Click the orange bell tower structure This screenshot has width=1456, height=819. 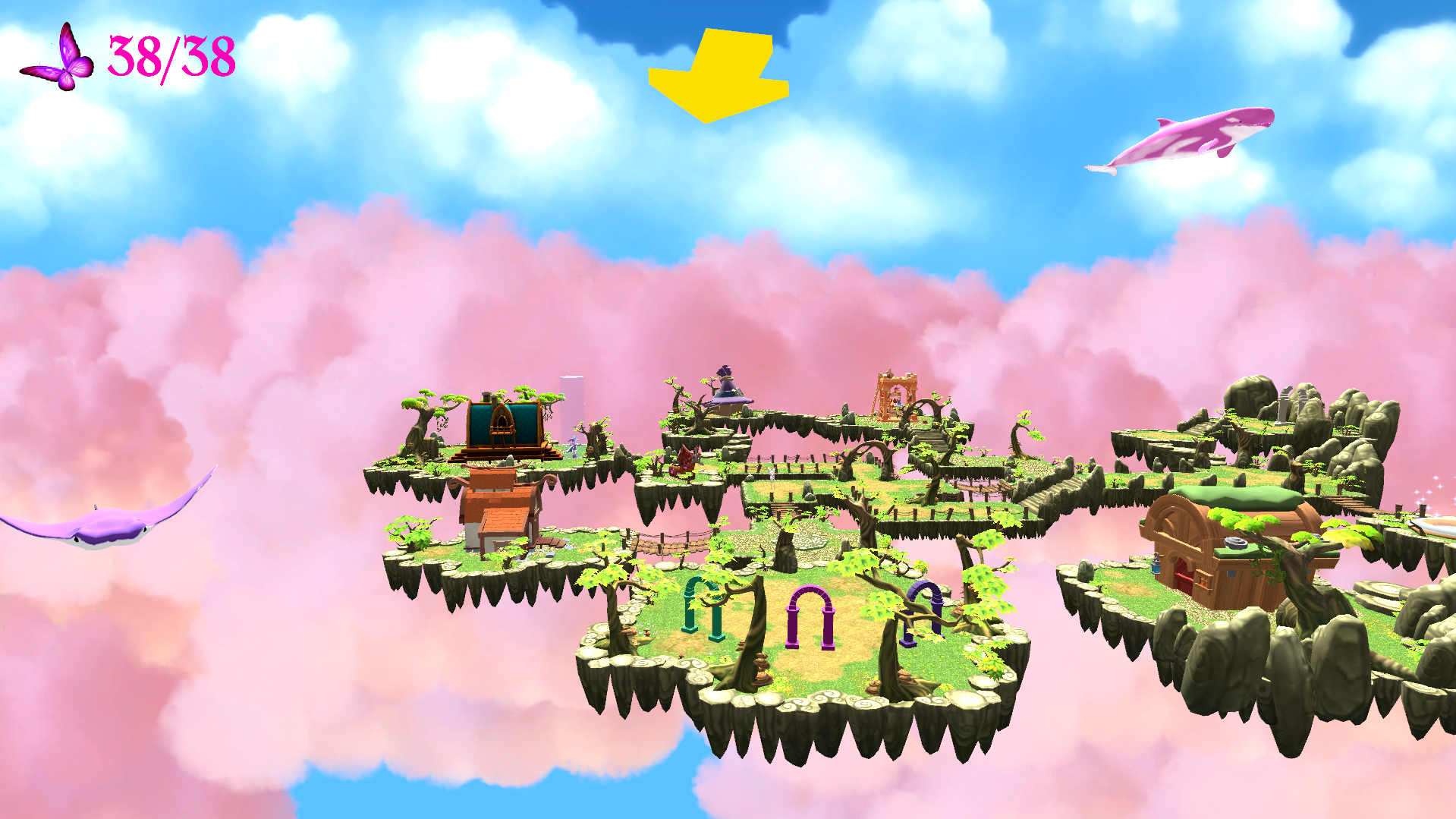pos(896,396)
